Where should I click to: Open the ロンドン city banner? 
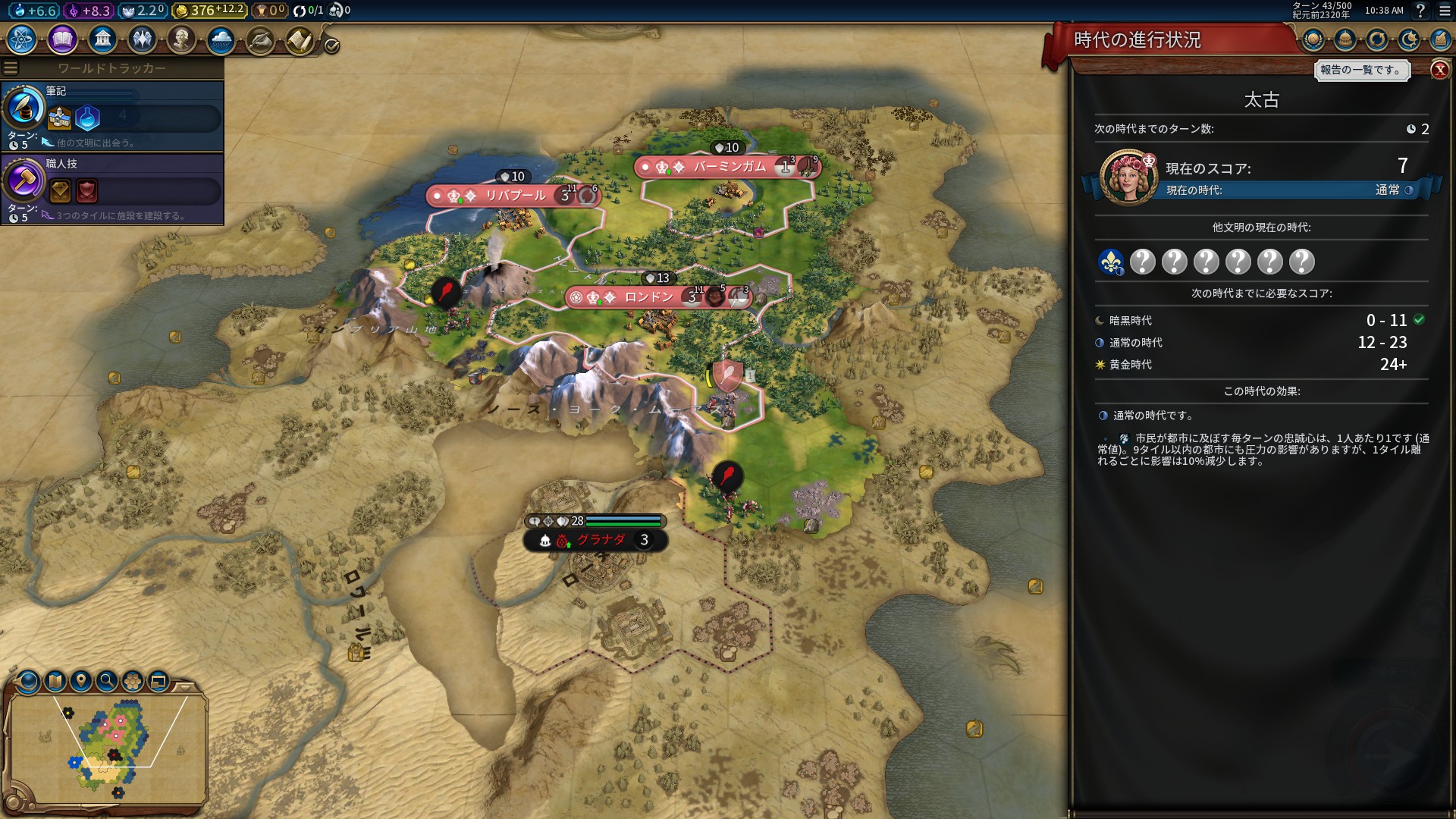[649, 297]
